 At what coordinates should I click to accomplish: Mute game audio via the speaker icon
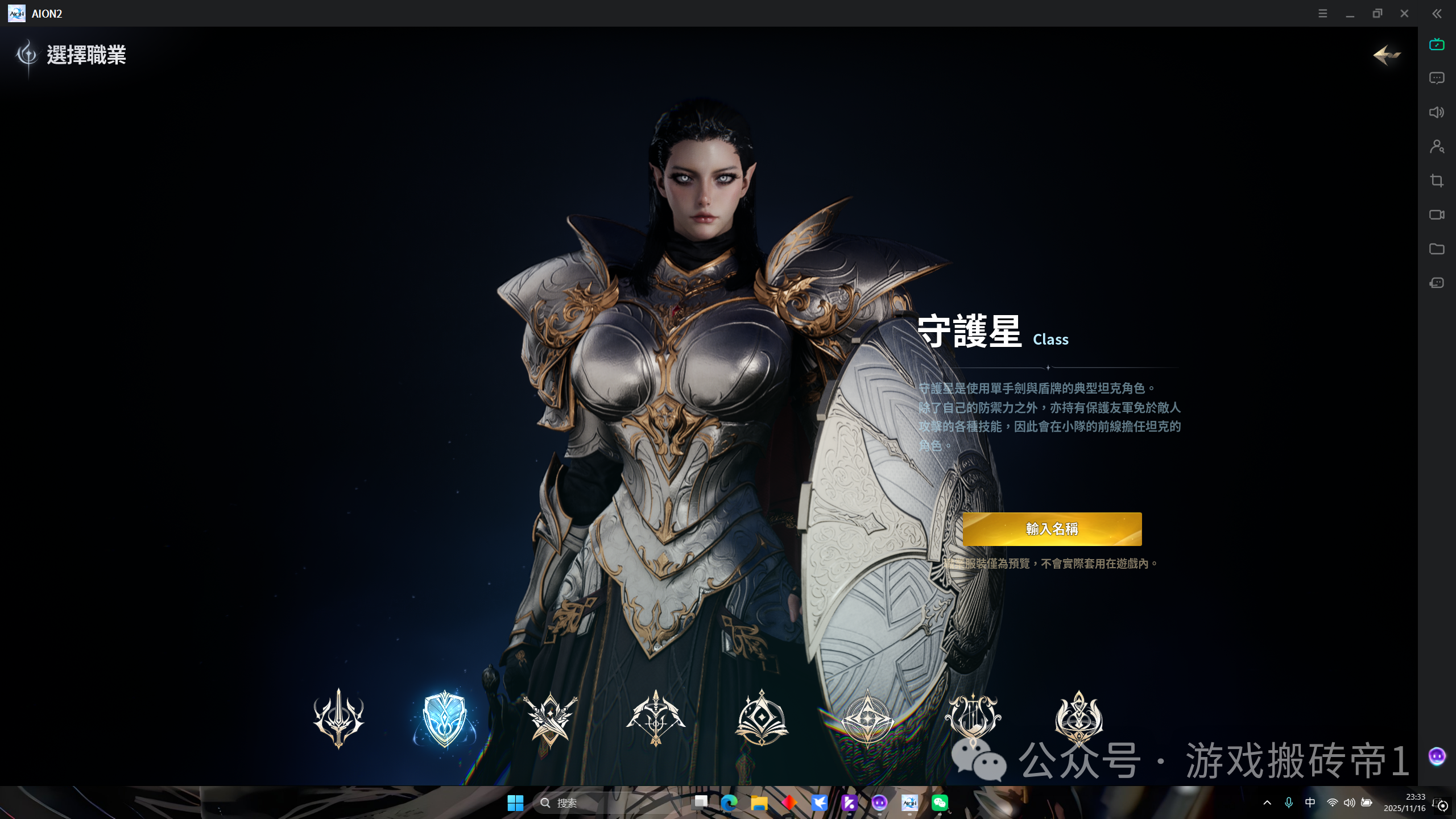pos(1437,112)
